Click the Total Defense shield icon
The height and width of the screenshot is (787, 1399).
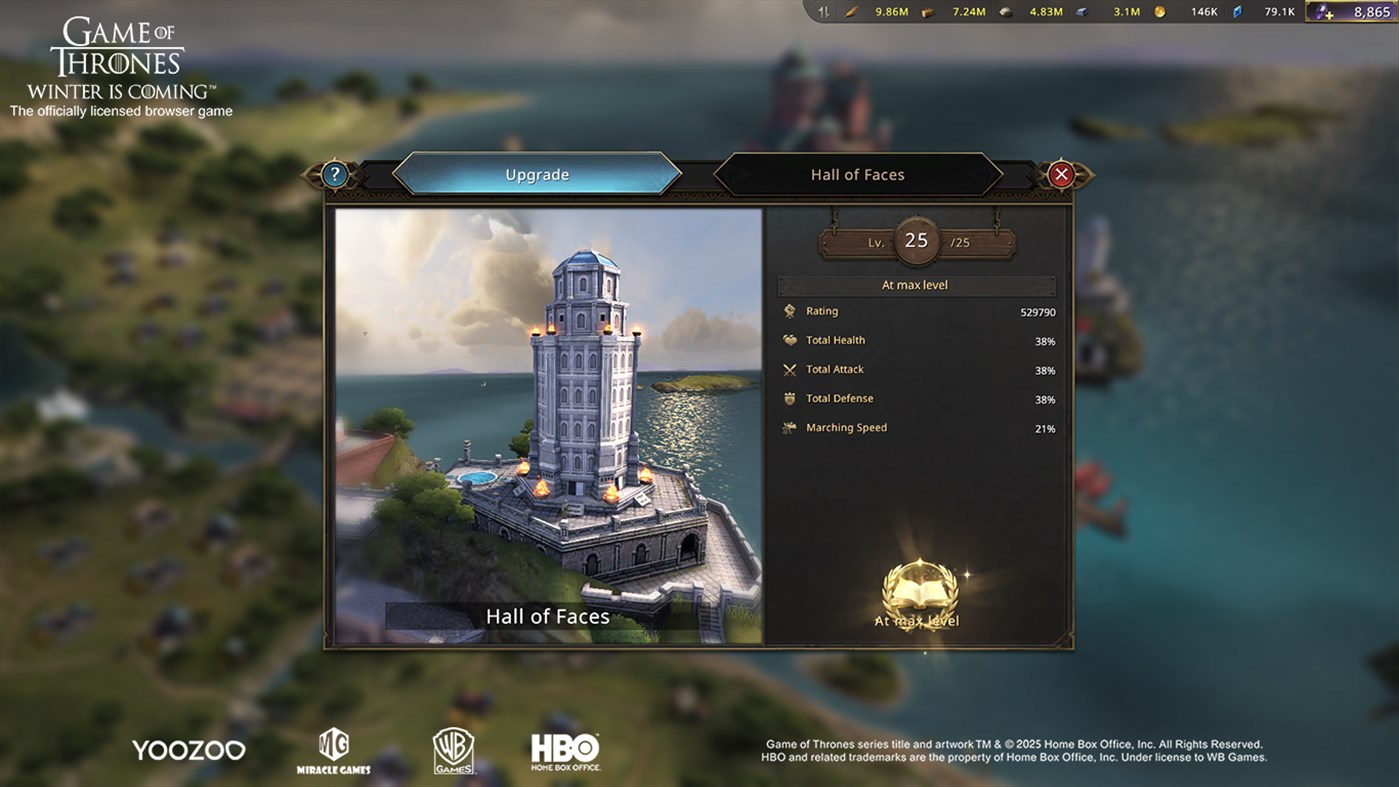tap(790, 398)
